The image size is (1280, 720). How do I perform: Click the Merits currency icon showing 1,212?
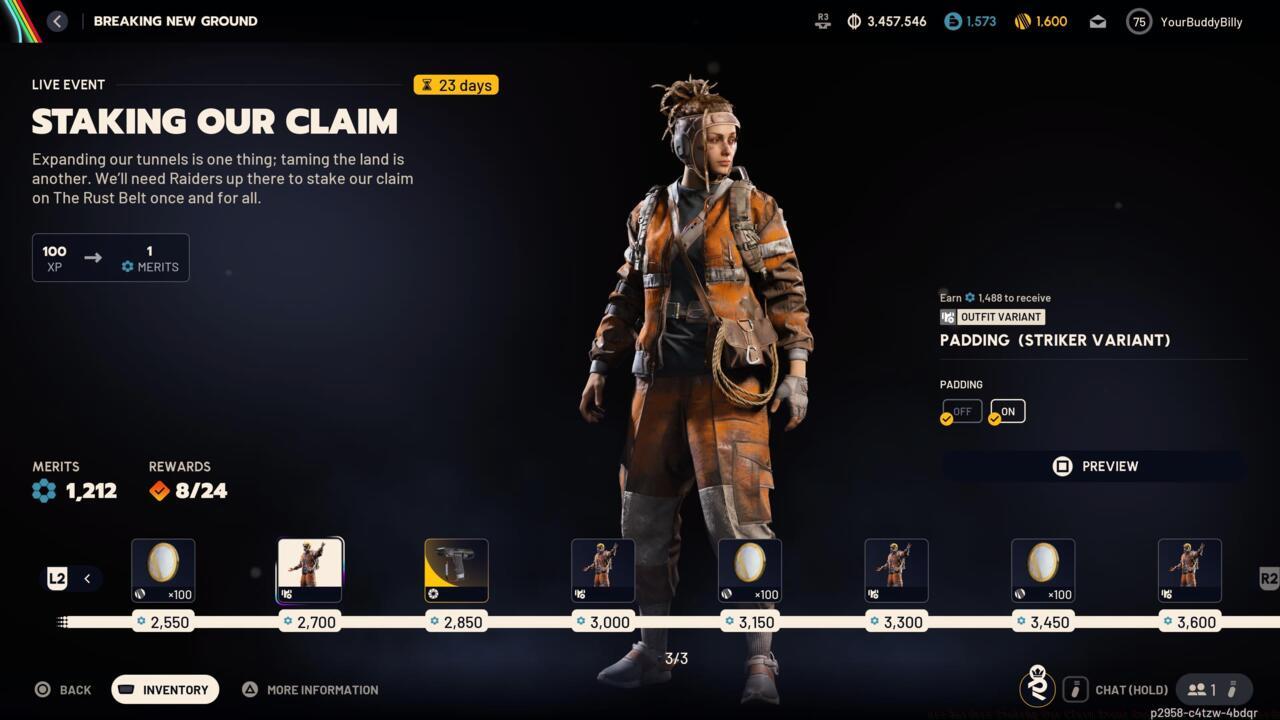tap(42, 490)
